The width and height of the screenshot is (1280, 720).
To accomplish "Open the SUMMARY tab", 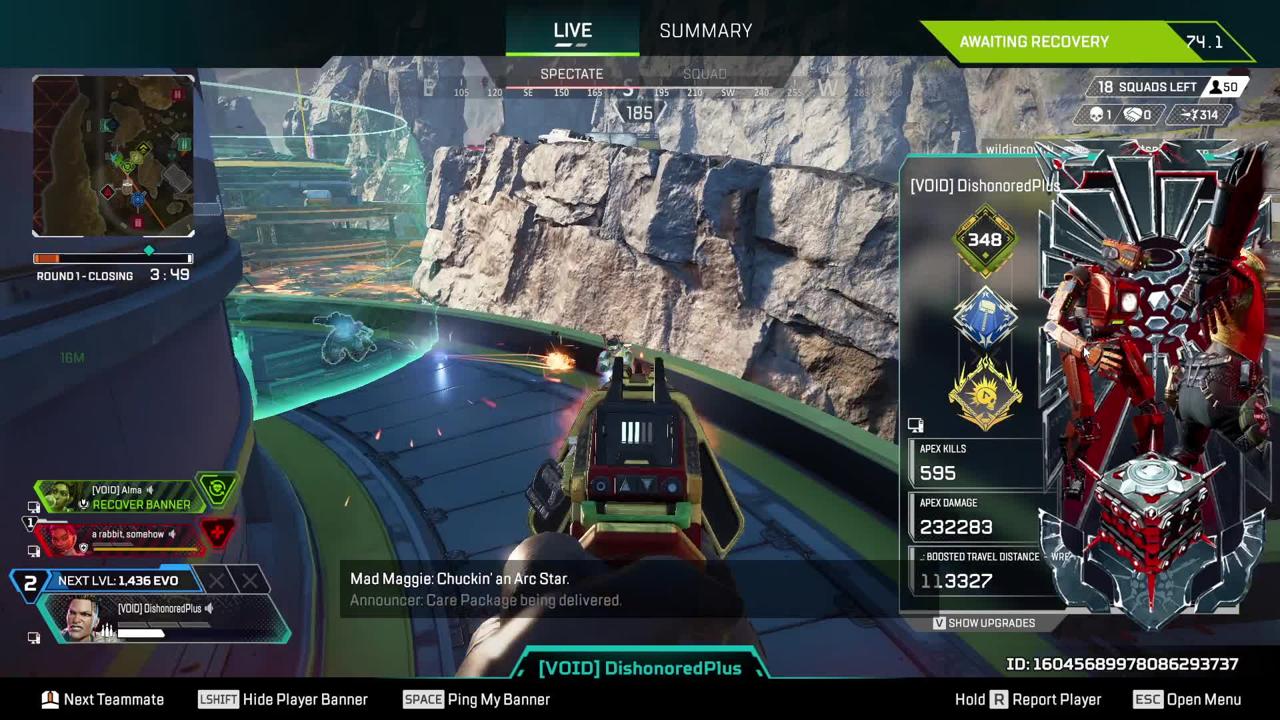I will click(x=705, y=31).
